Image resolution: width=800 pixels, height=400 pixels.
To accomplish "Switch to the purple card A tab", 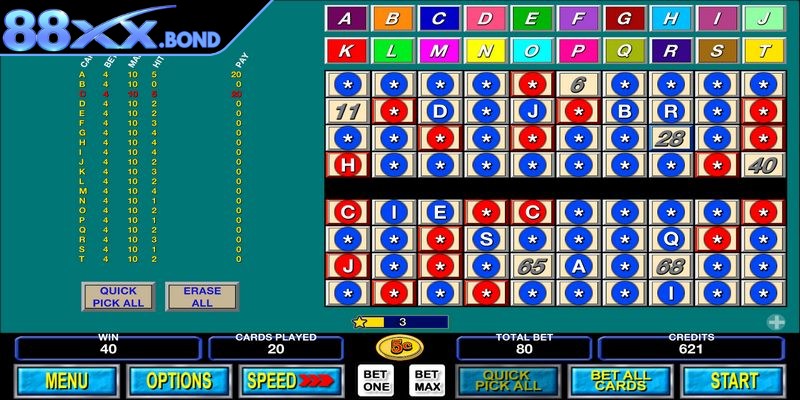I will pyautogui.click(x=346, y=18).
